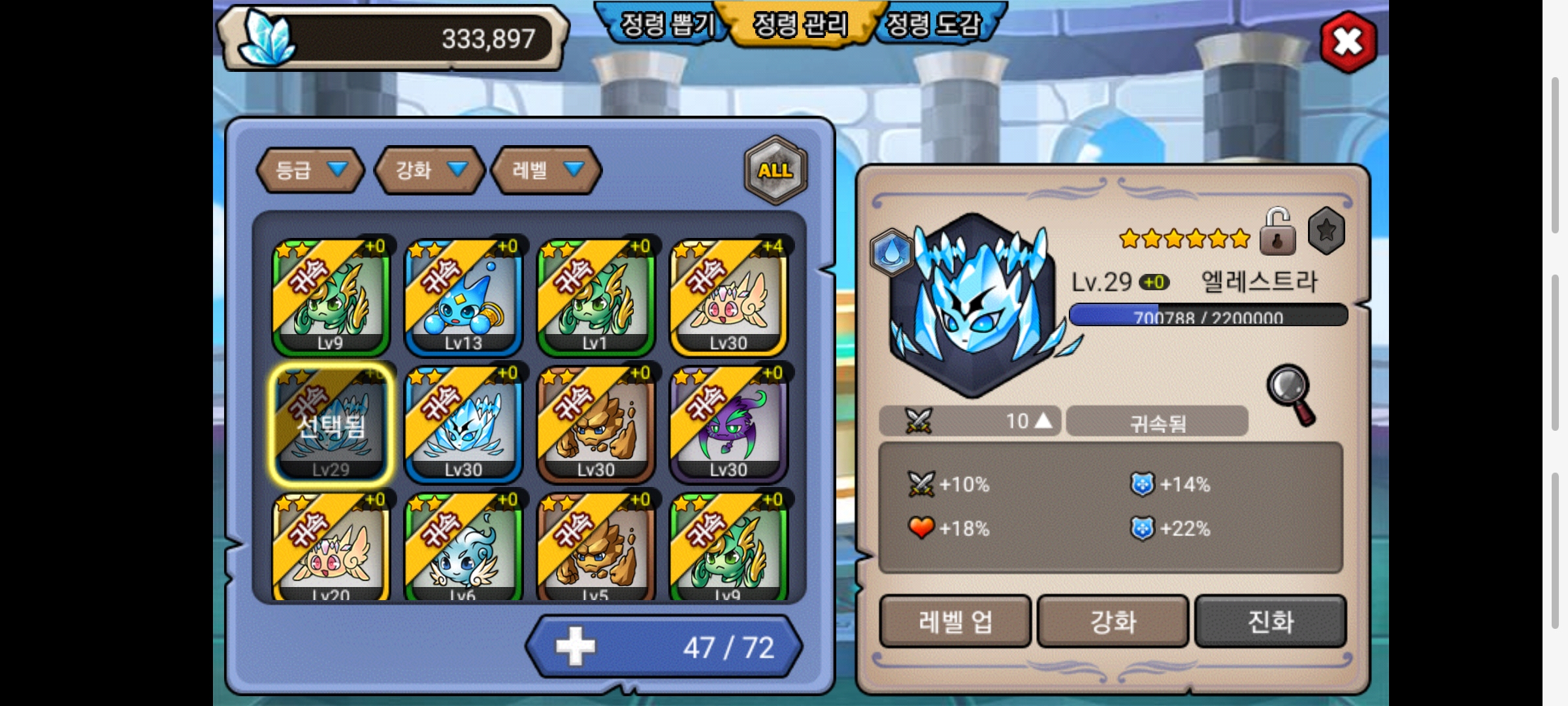Open the 강화 sort dropdown
Screen dimensions: 1568x706
(x=429, y=170)
